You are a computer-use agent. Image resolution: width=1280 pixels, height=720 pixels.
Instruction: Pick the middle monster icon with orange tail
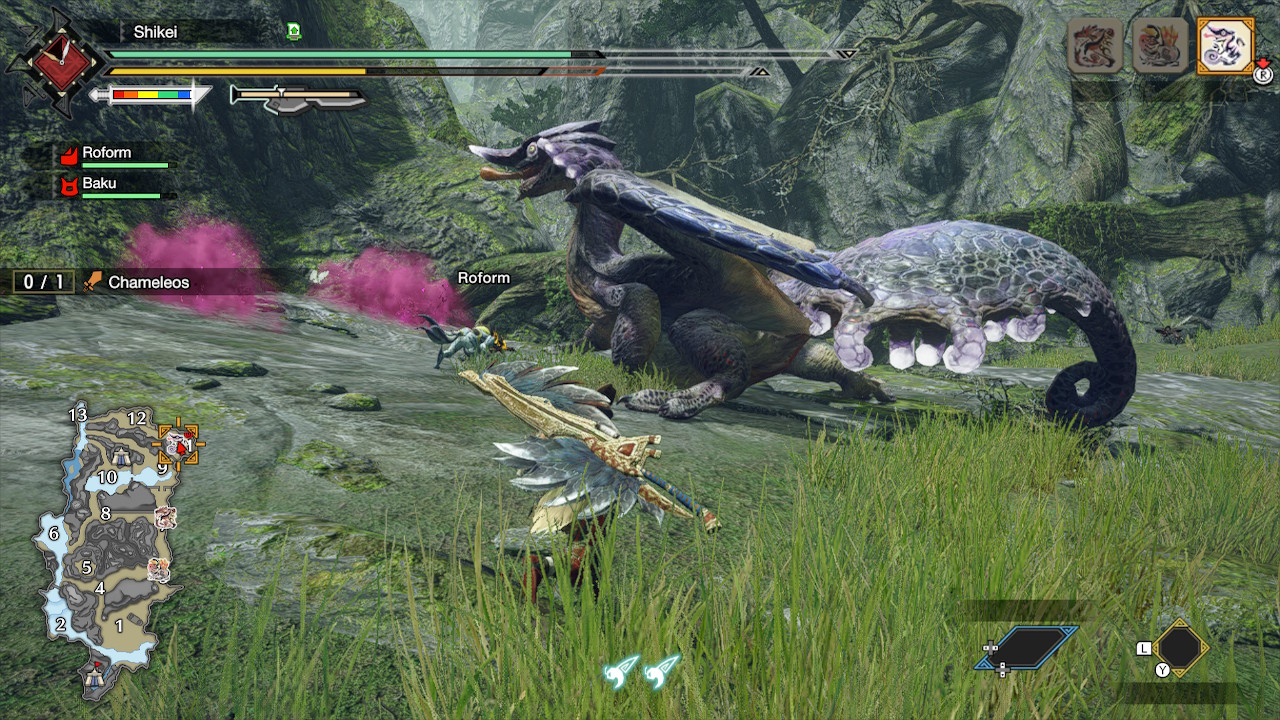pos(1160,45)
